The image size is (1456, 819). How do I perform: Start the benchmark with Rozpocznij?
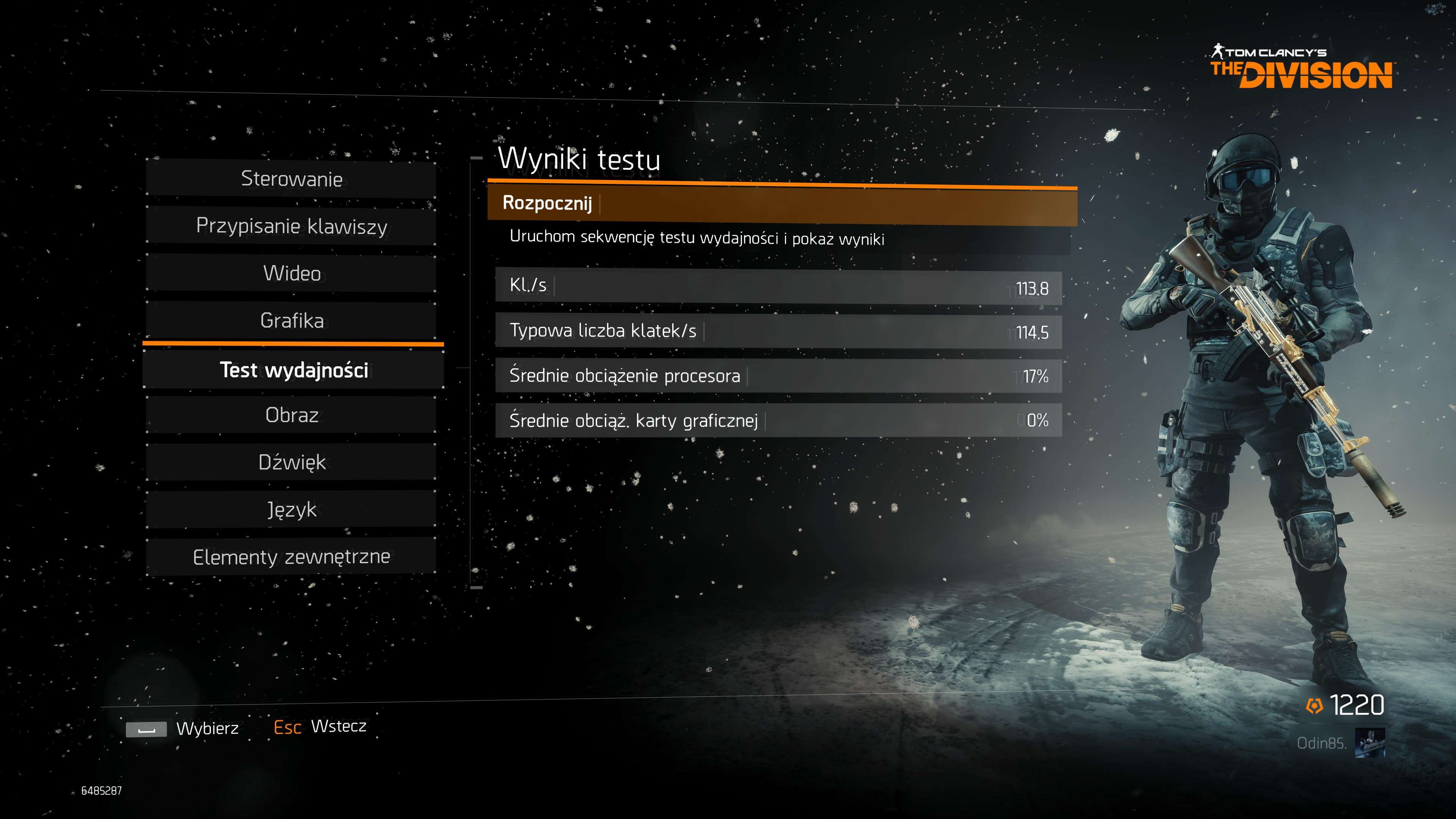click(782, 204)
